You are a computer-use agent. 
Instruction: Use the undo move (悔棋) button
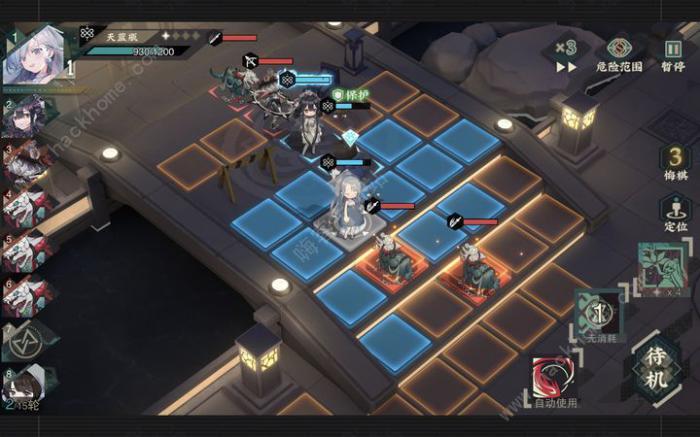[676, 162]
